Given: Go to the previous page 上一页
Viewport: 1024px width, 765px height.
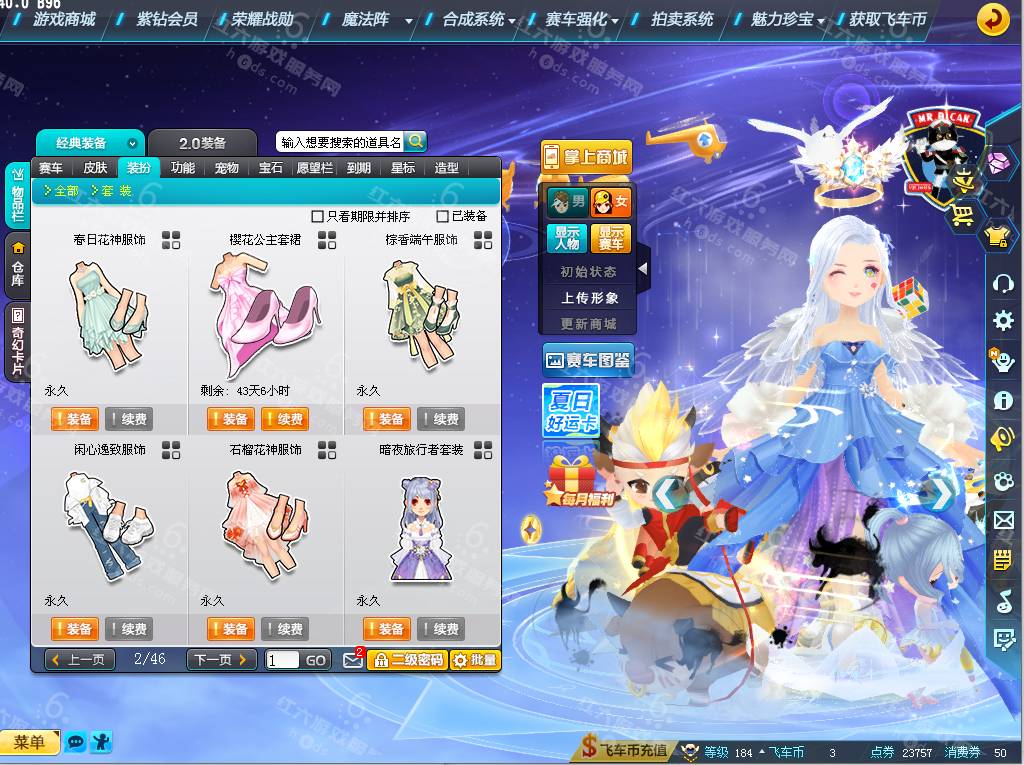Looking at the screenshot, I should click(75, 660).
